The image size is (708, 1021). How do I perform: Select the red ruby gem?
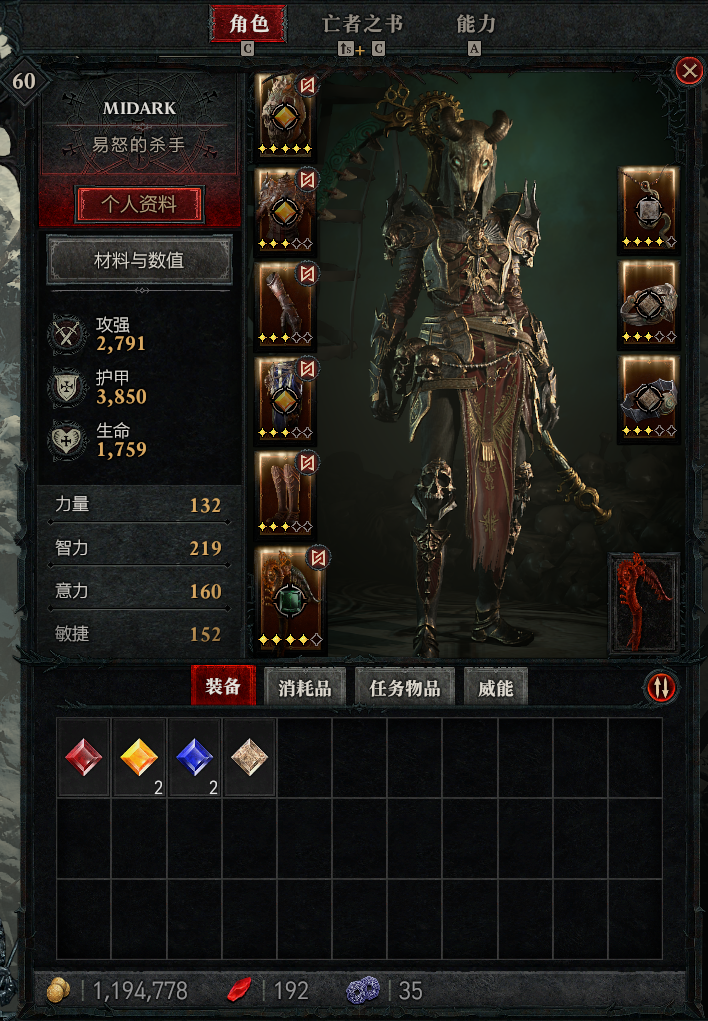click(84, 757)
